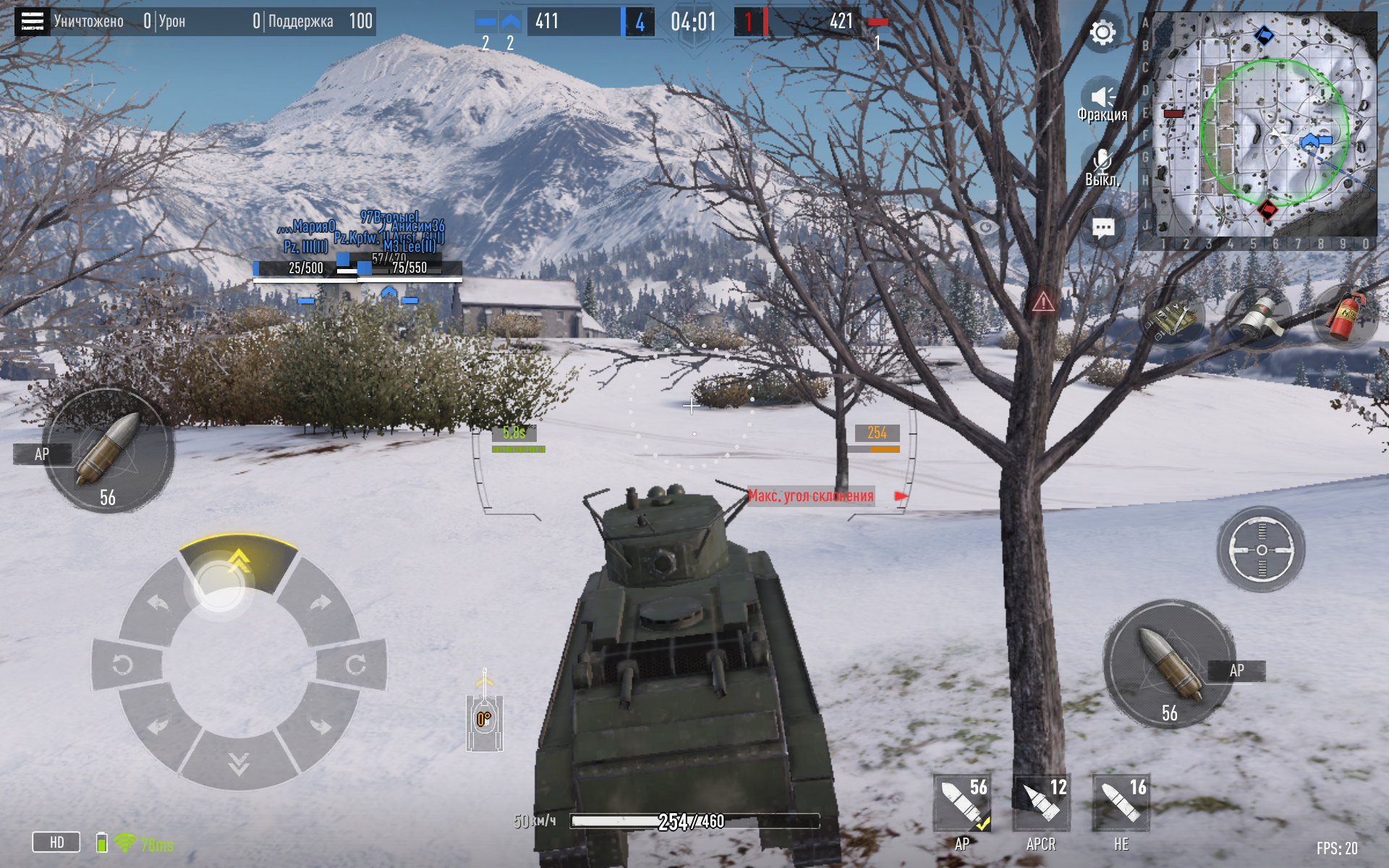
Task: Tap the forward double-chevron movement button
Action: [x=239, y=561]
